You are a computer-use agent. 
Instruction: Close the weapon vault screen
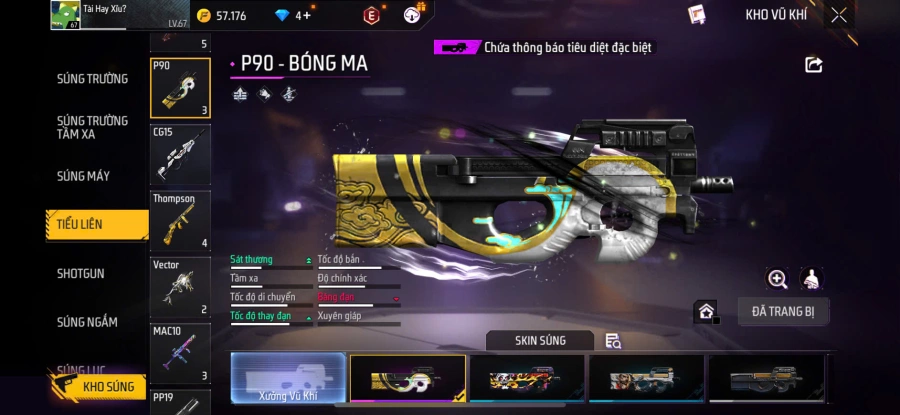point(839,15)
